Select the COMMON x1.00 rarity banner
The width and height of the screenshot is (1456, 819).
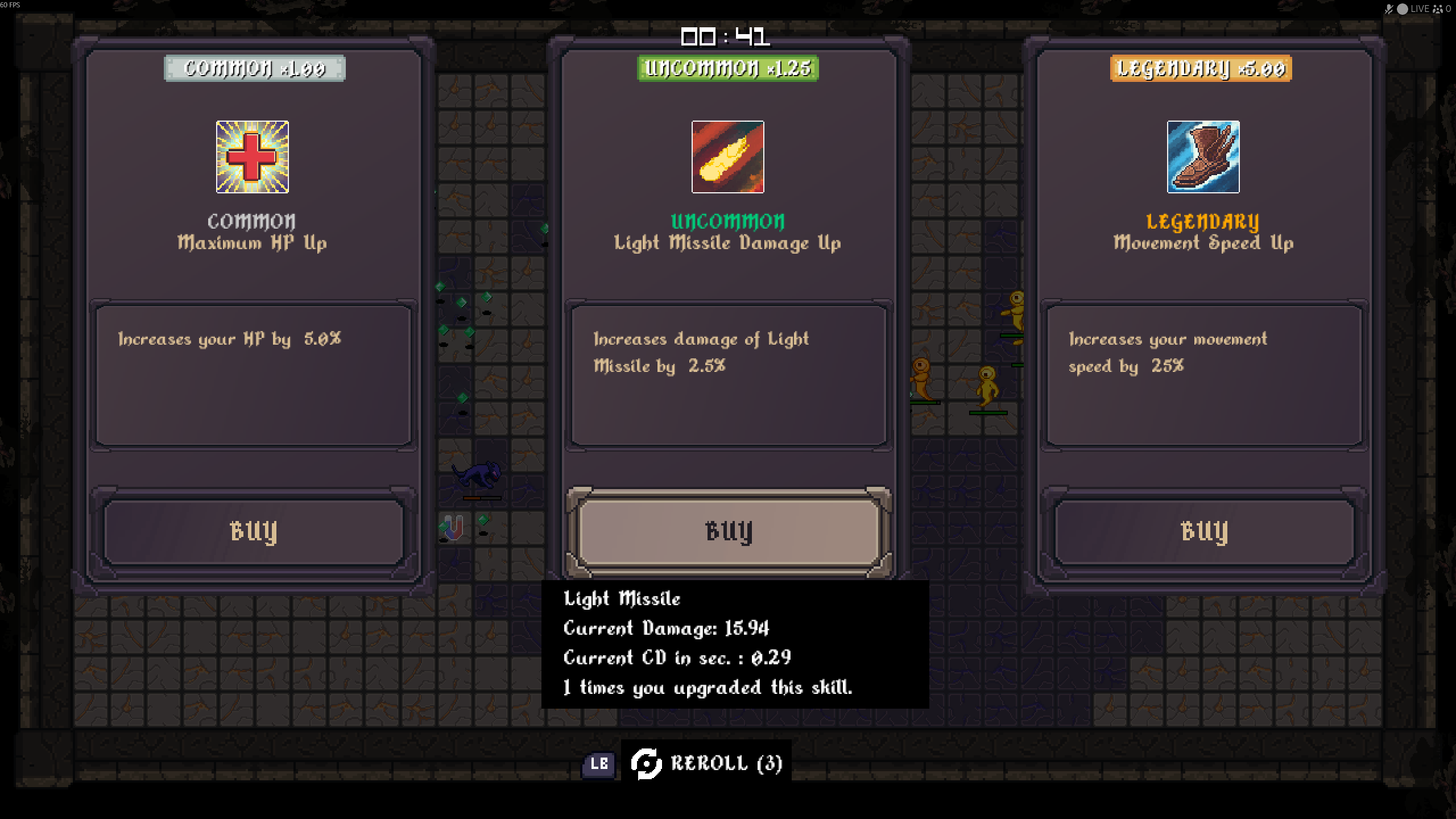[254, 69]
